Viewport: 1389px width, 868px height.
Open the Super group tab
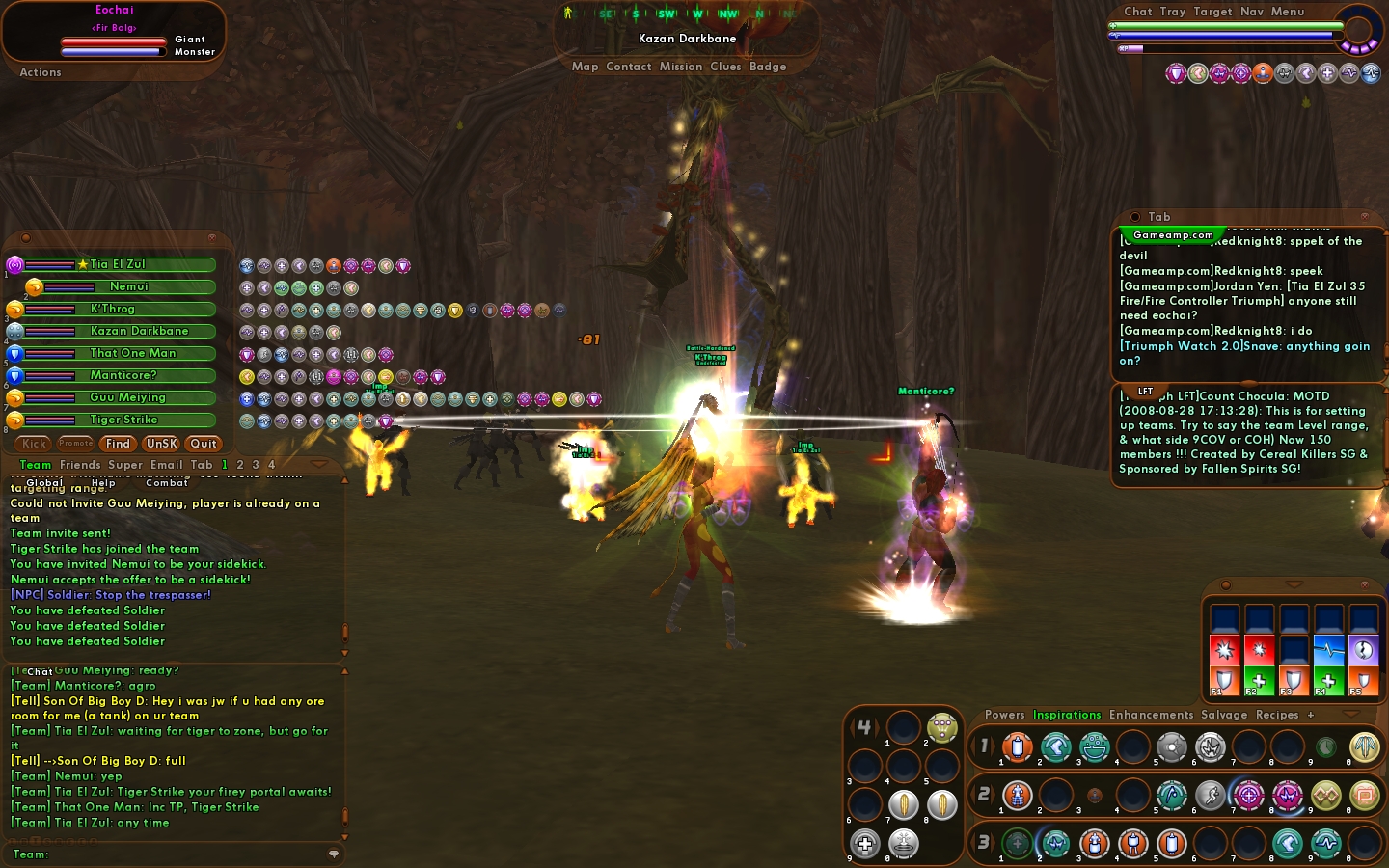pyautogui.click(x=125, y=465)
